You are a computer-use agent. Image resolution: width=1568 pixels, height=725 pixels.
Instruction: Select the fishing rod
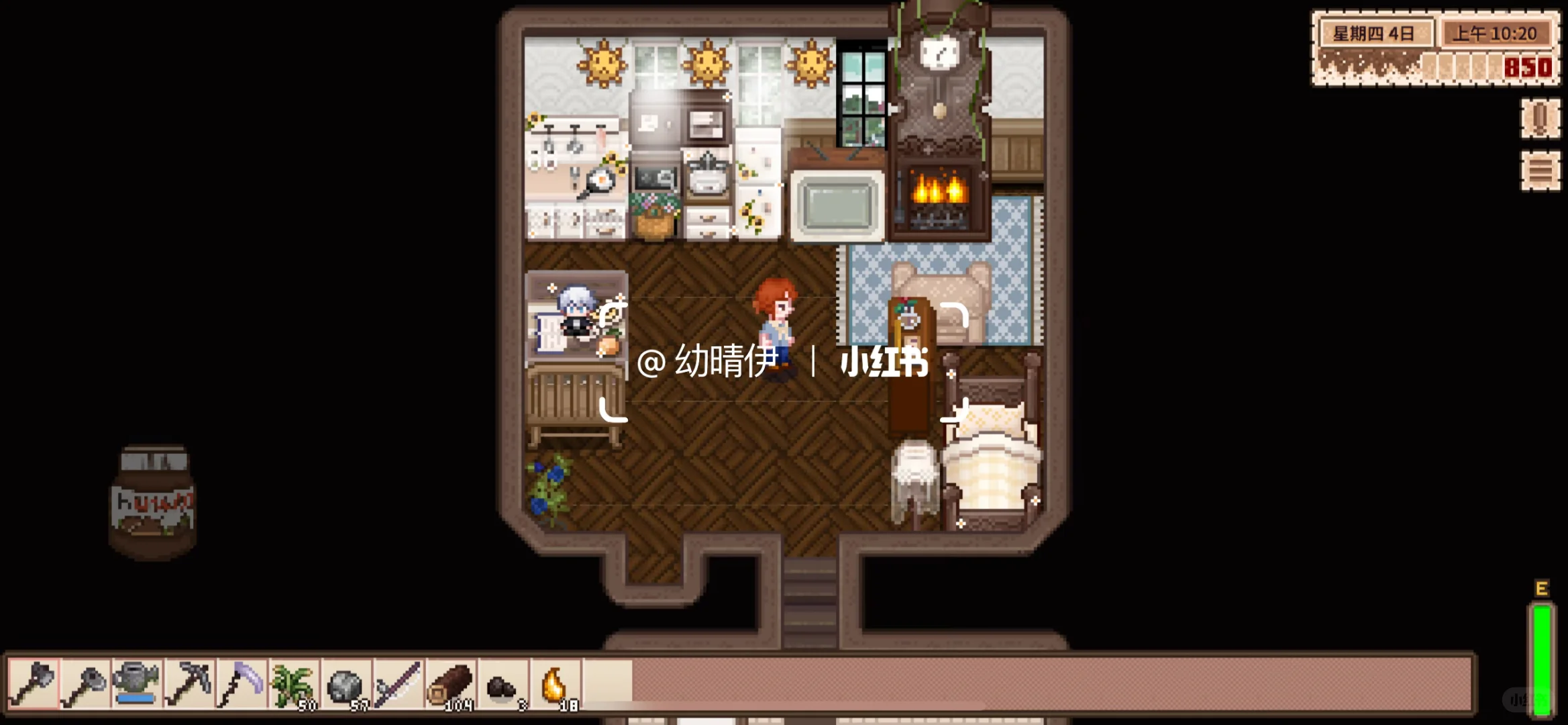[397, 685]
